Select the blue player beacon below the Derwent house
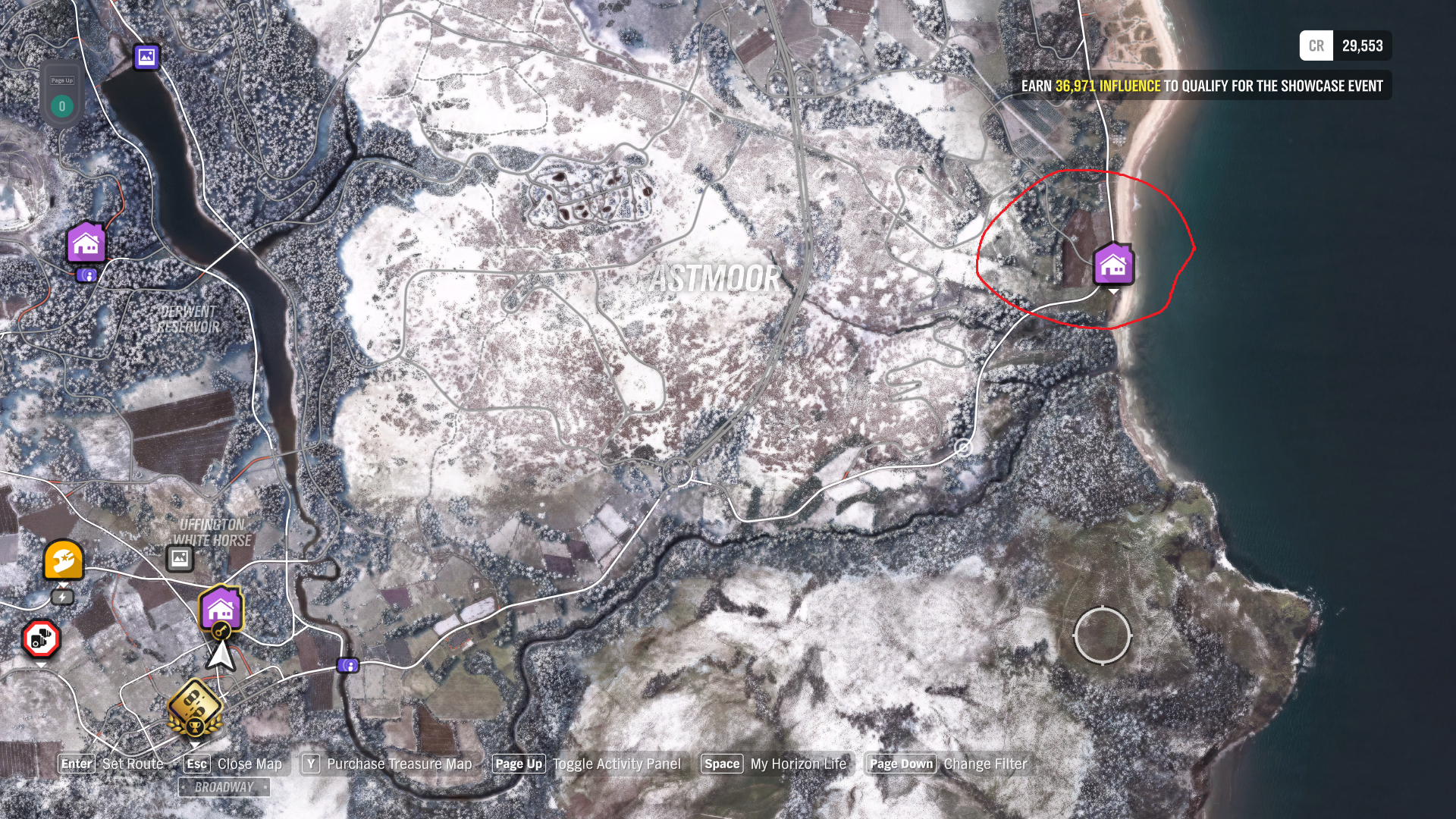 pyautogui.click(x=86, y=275)
